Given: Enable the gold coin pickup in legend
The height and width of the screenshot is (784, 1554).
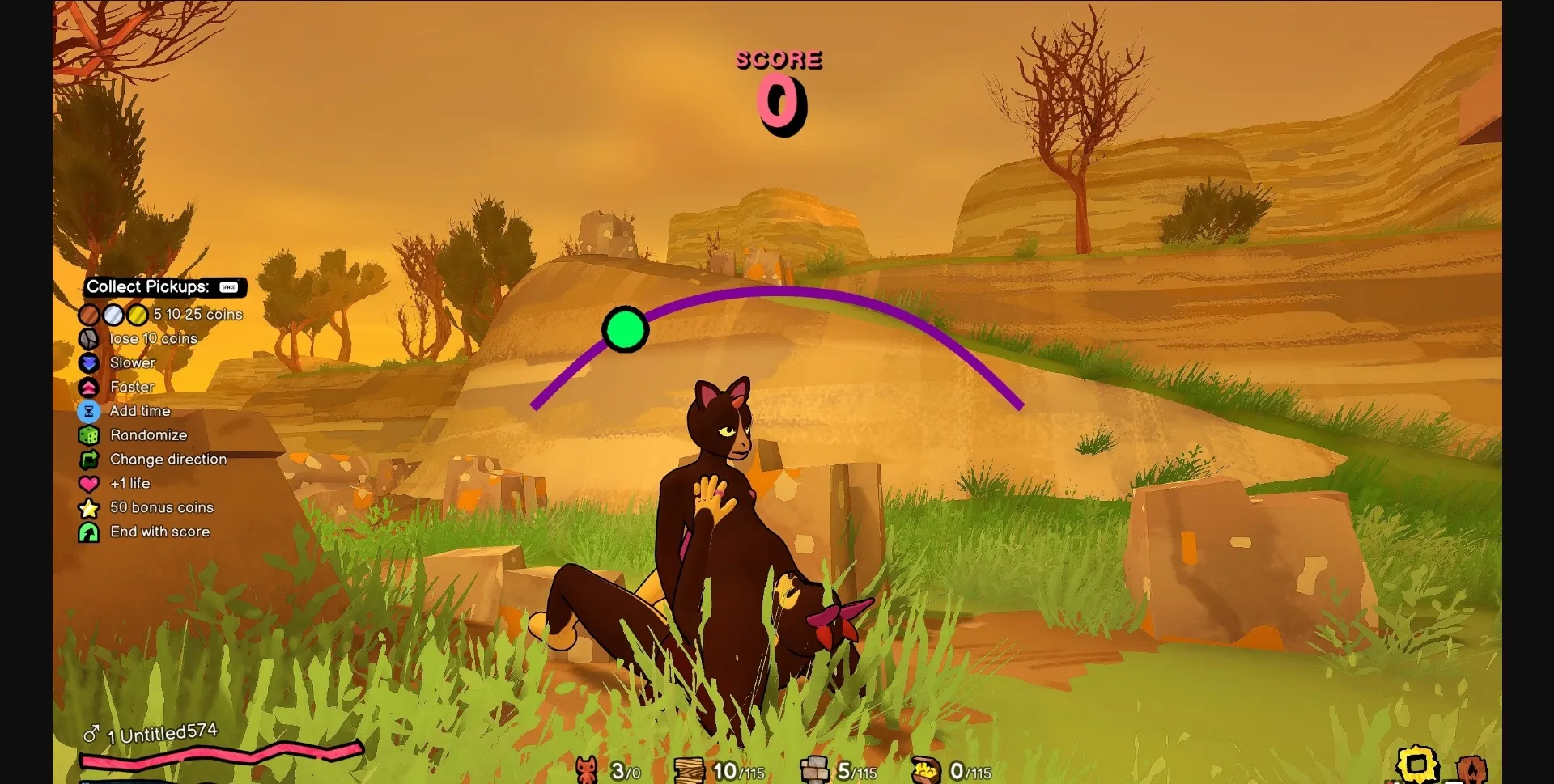Looking at the screenshot, I should point(136,315).
